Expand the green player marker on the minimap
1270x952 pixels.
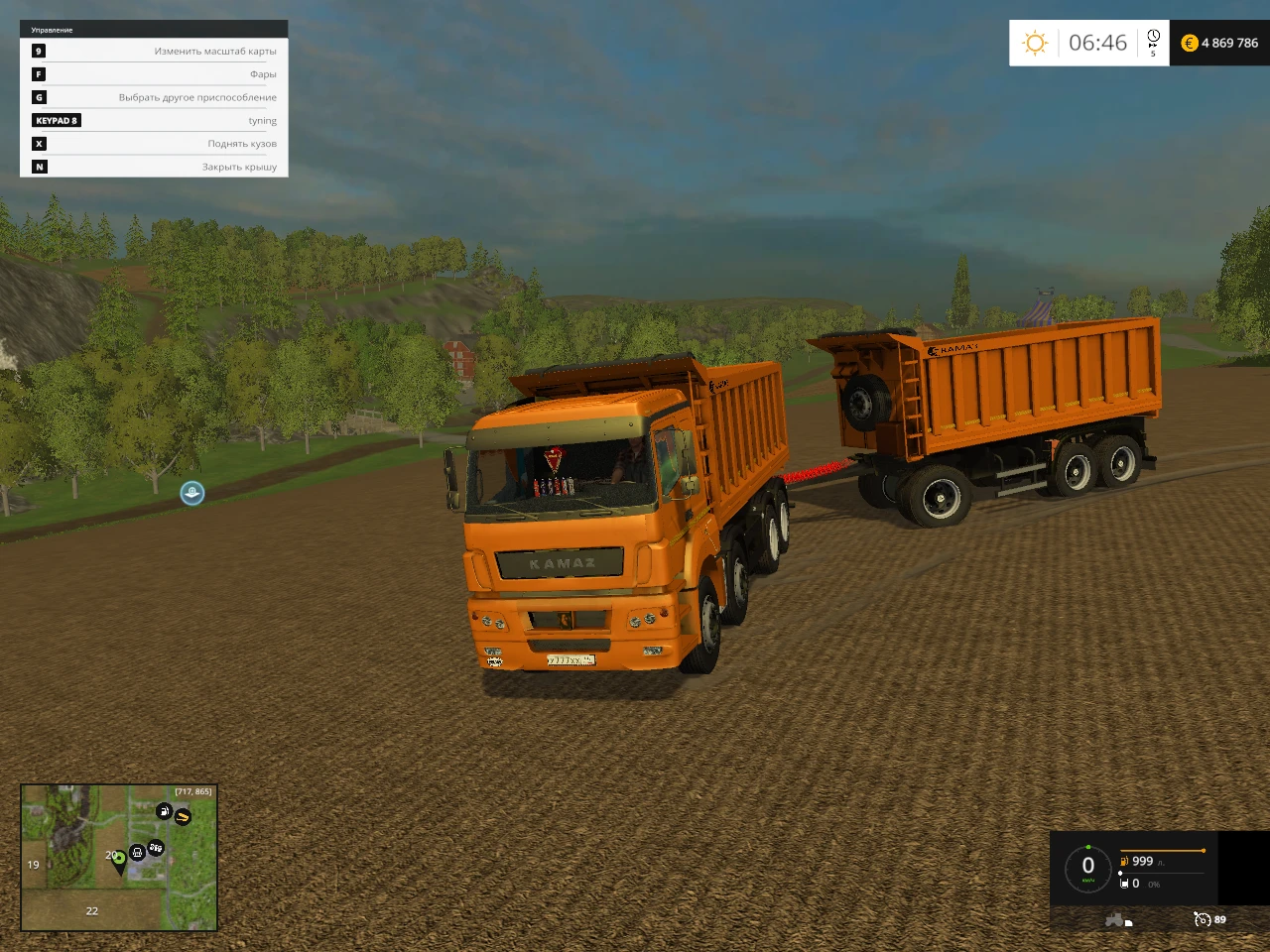pos(118,859)
